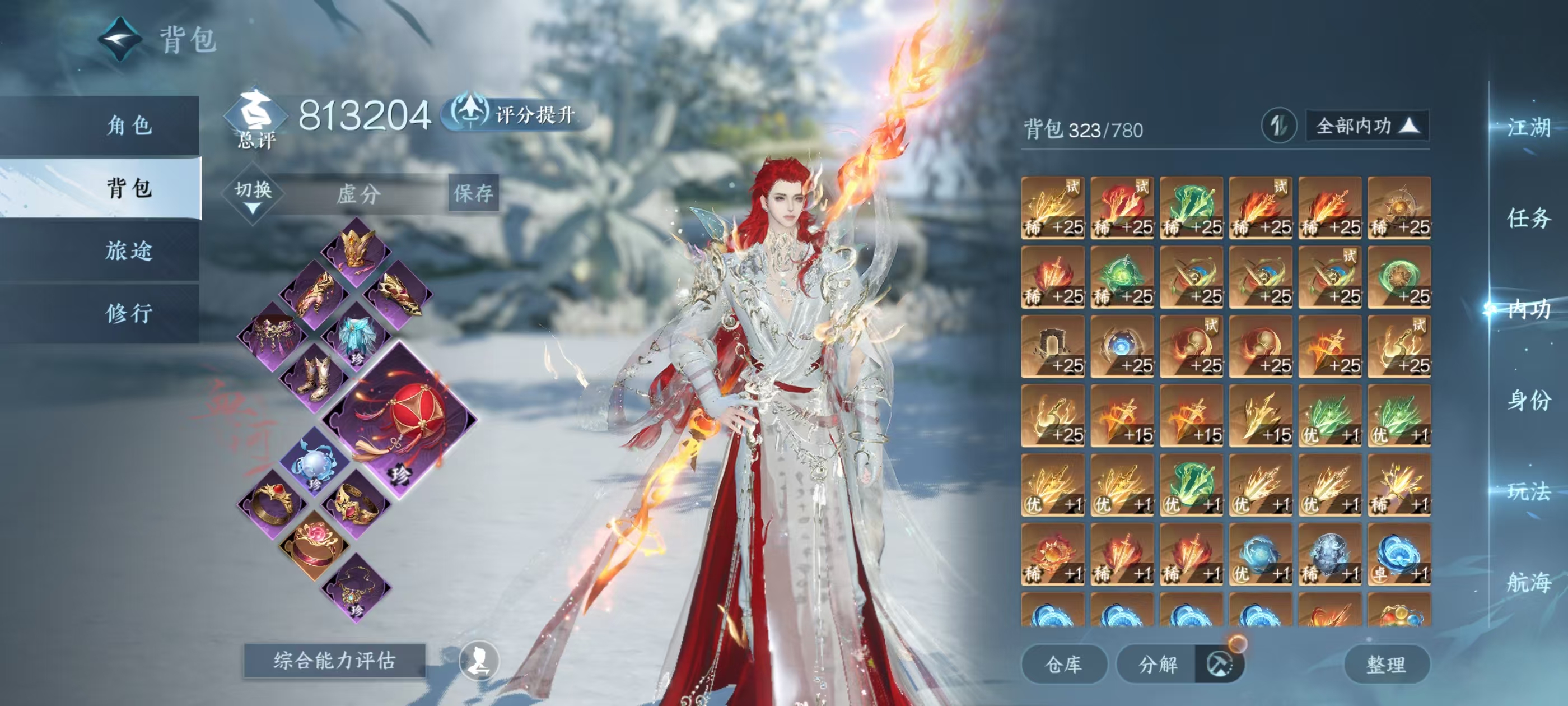The height and width of the screenshot is (706, 1568).
Task: Show the 任务 quest items category
Action: coord(1528,218)
